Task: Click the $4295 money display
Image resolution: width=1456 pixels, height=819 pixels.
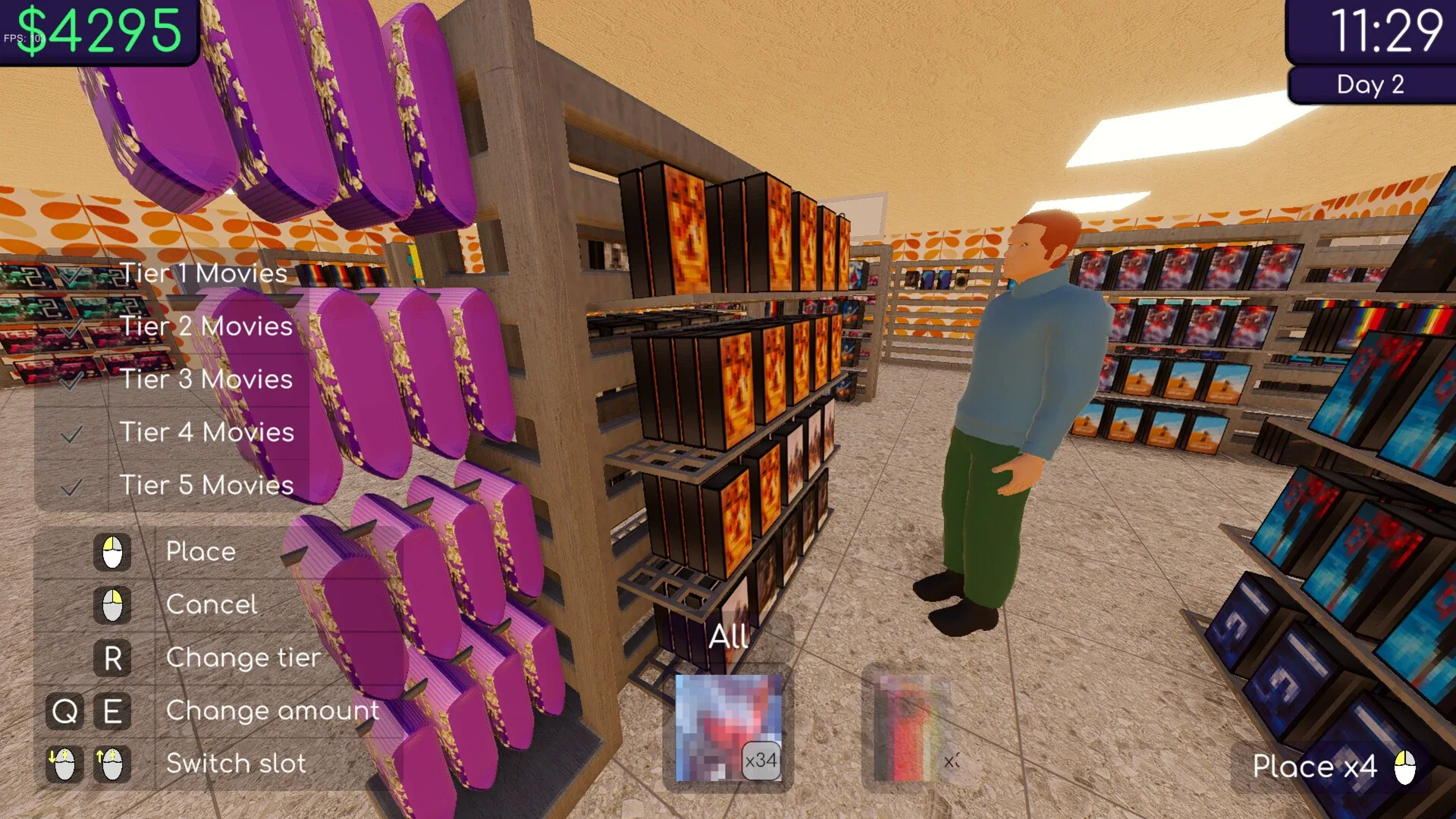Action: 97,30
